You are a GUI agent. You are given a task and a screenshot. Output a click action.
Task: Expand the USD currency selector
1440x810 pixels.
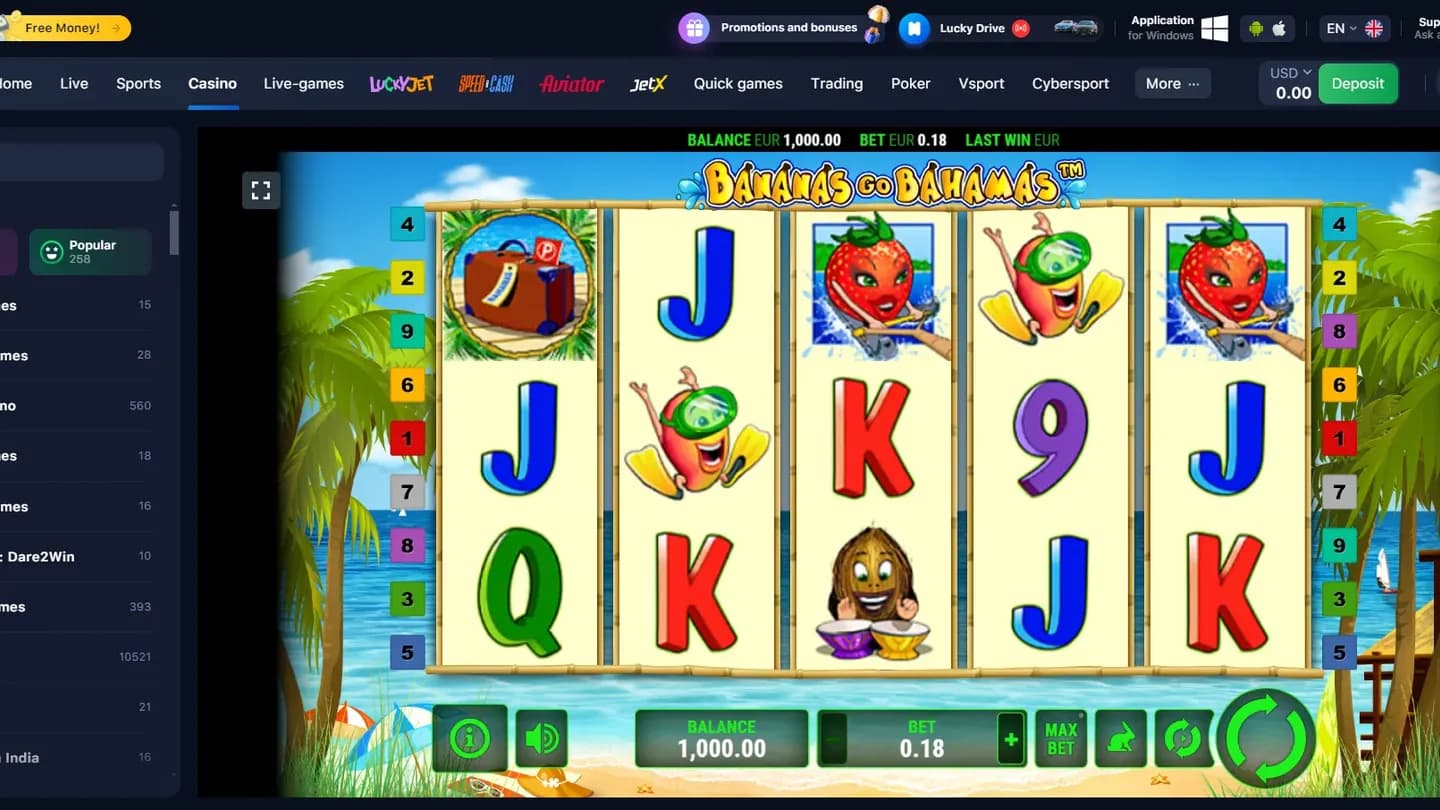coord(1289,71)
